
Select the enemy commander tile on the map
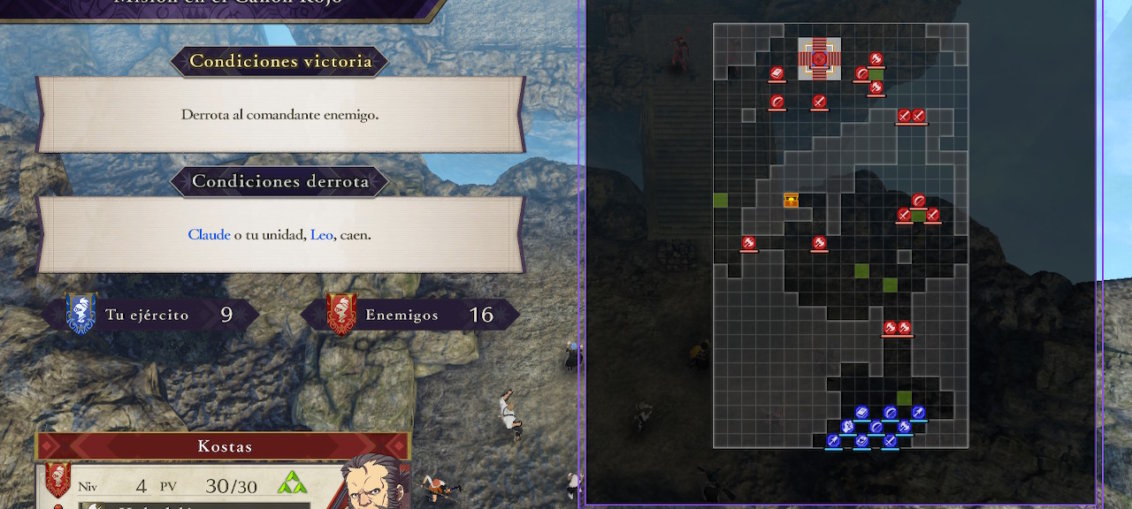819,59
